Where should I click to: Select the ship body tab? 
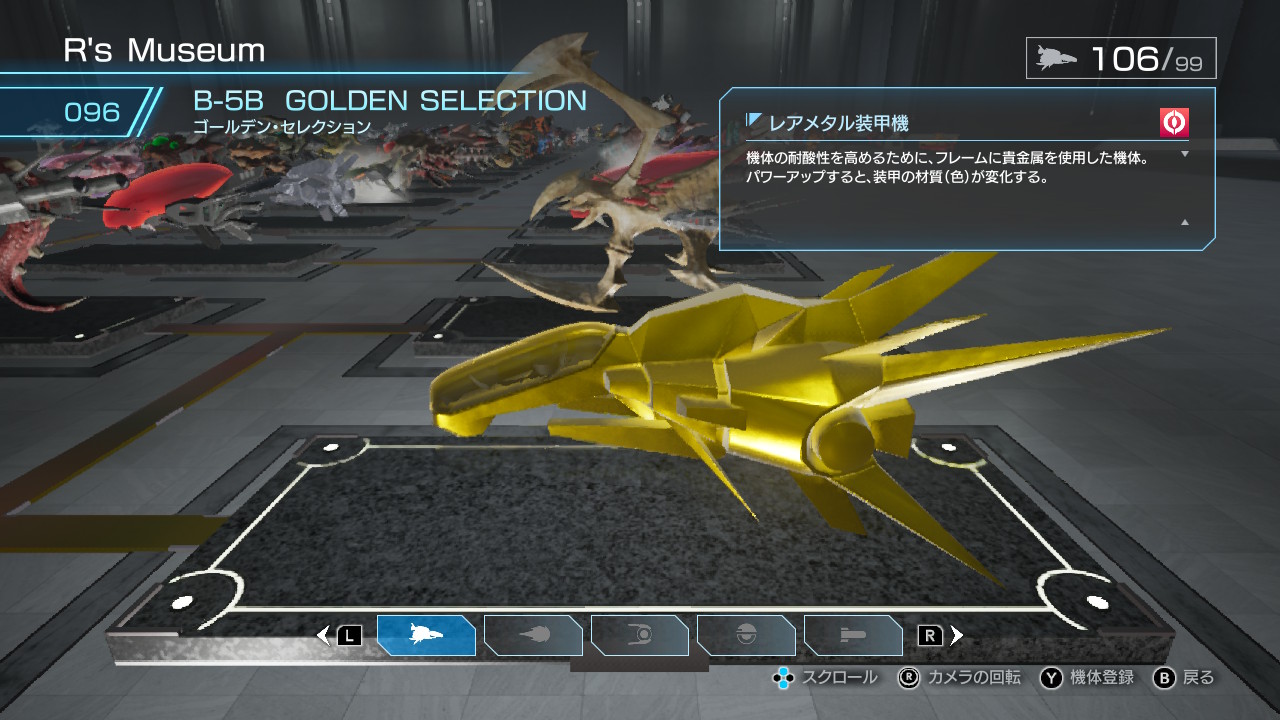tap(426, 635)
